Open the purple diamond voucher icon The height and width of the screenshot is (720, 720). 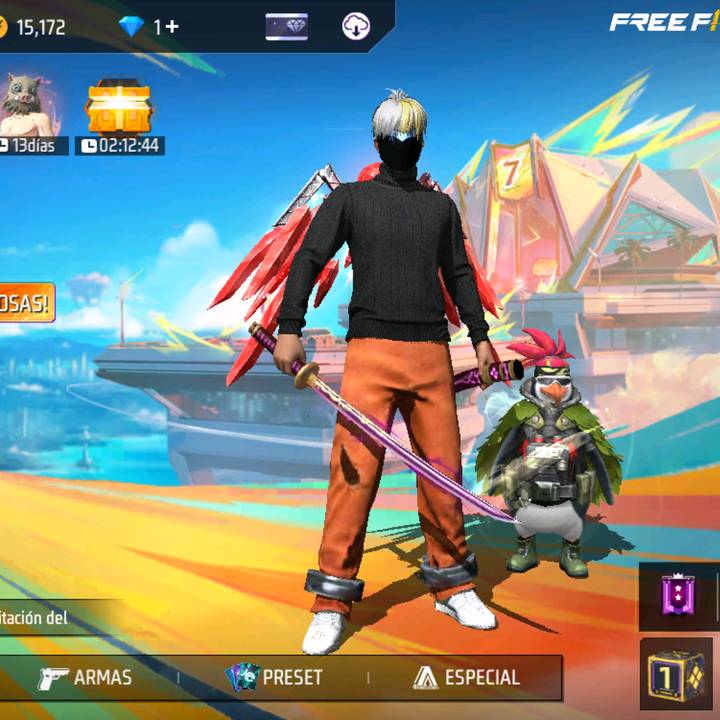coord(286,27)
